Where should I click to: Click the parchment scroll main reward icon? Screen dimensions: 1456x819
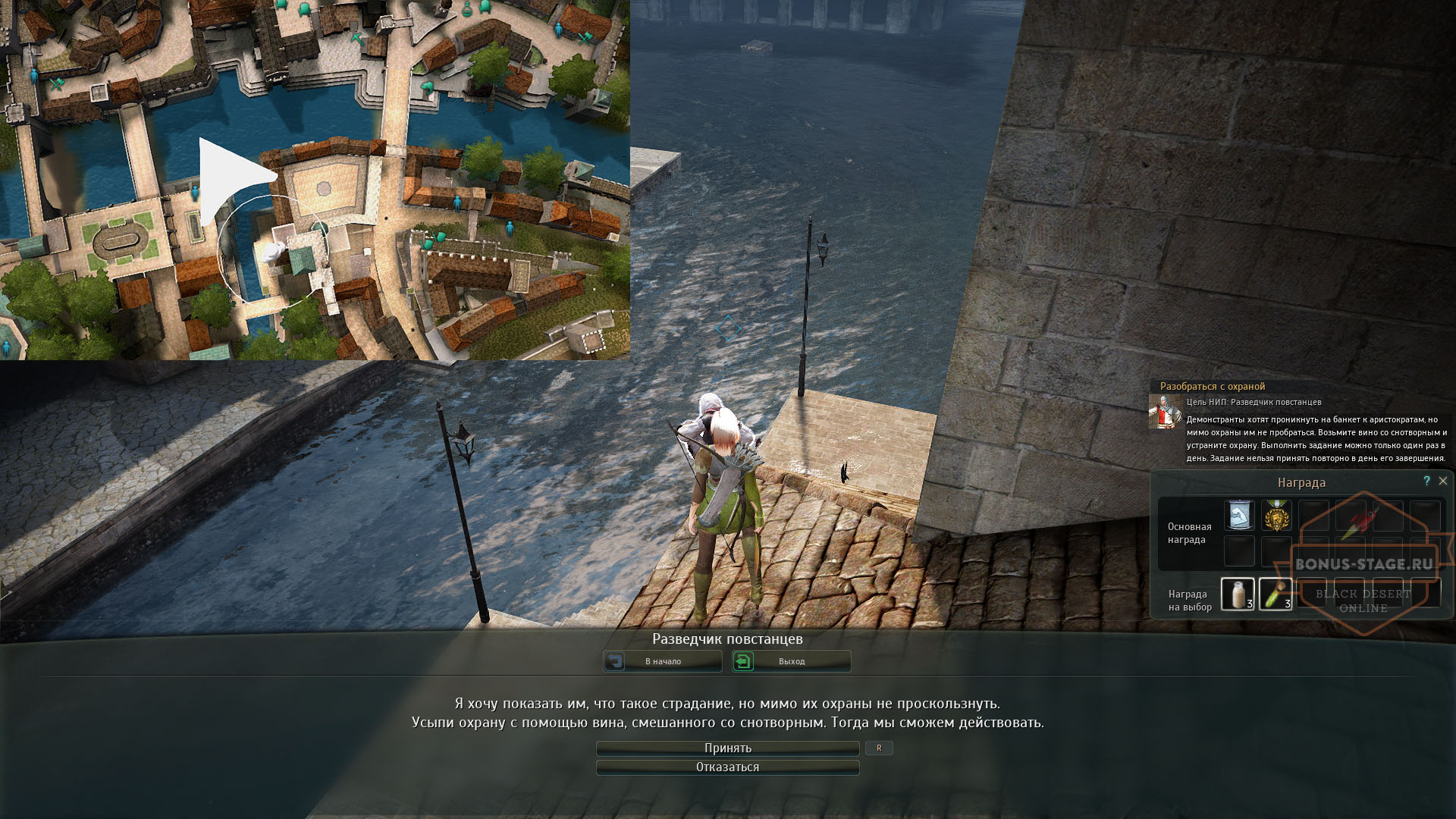(1239, 514)
